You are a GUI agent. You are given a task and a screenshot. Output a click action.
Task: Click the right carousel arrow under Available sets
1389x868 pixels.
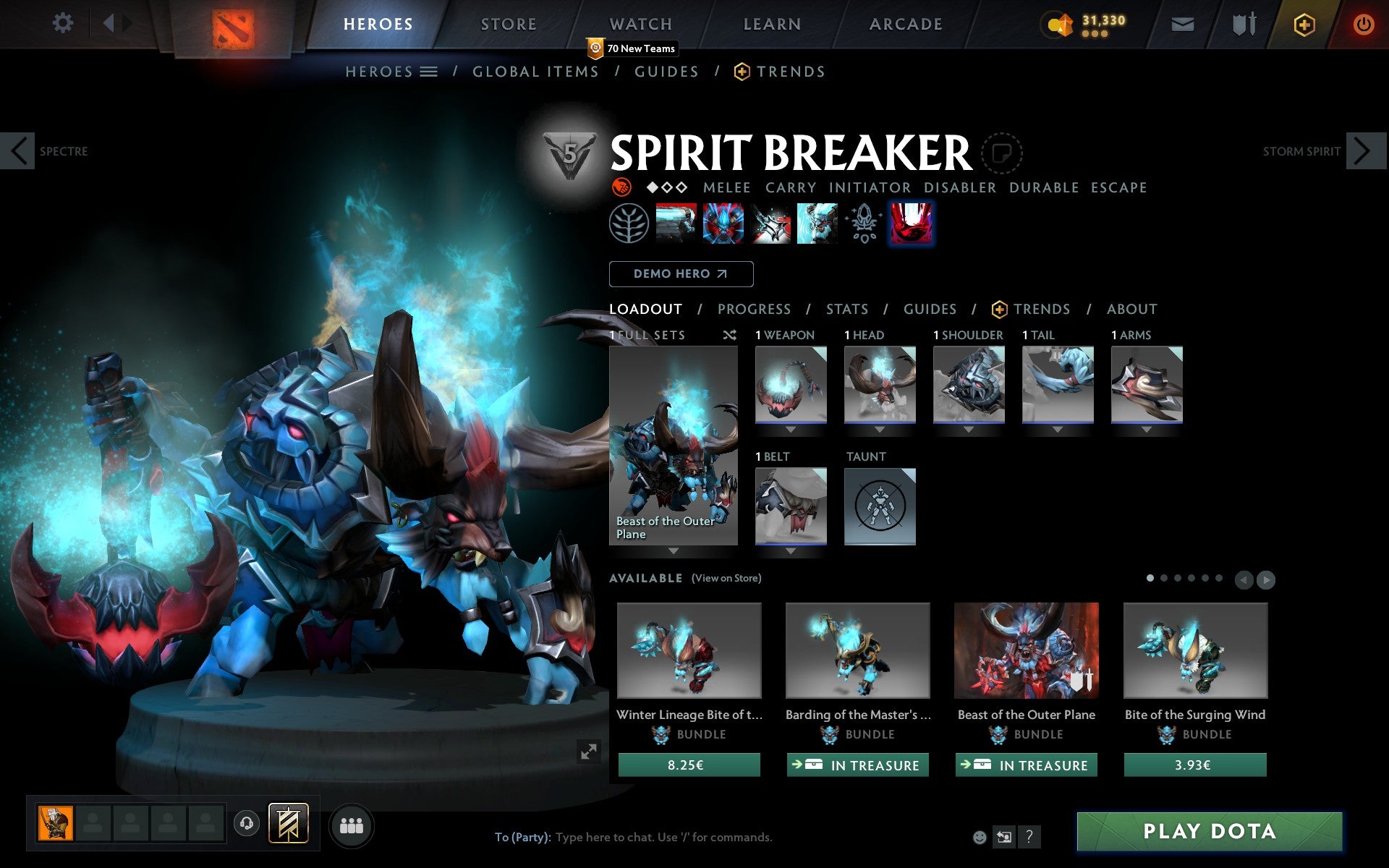click(x=1265, y=579)
